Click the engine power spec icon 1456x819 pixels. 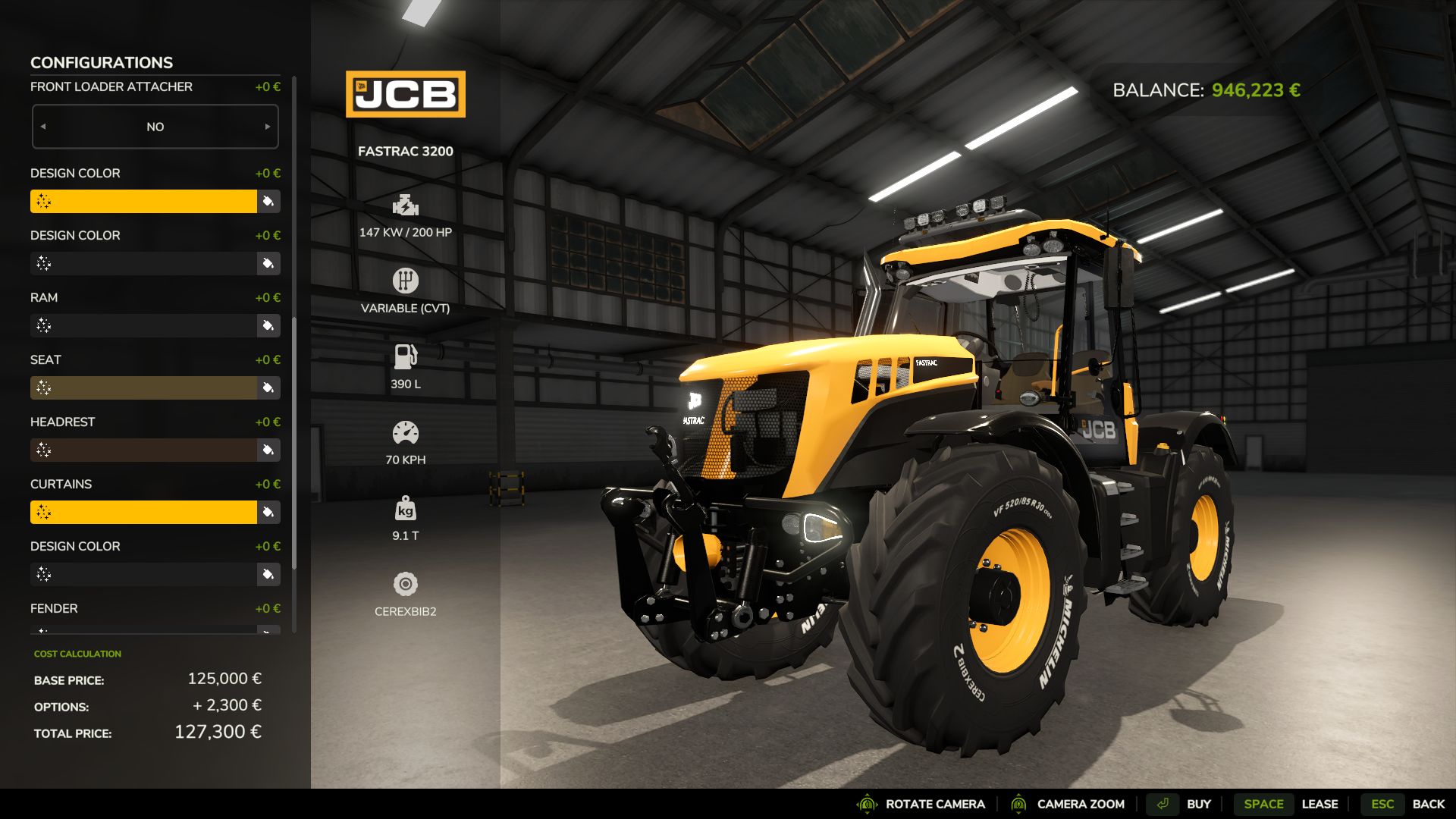pos(406,205)
